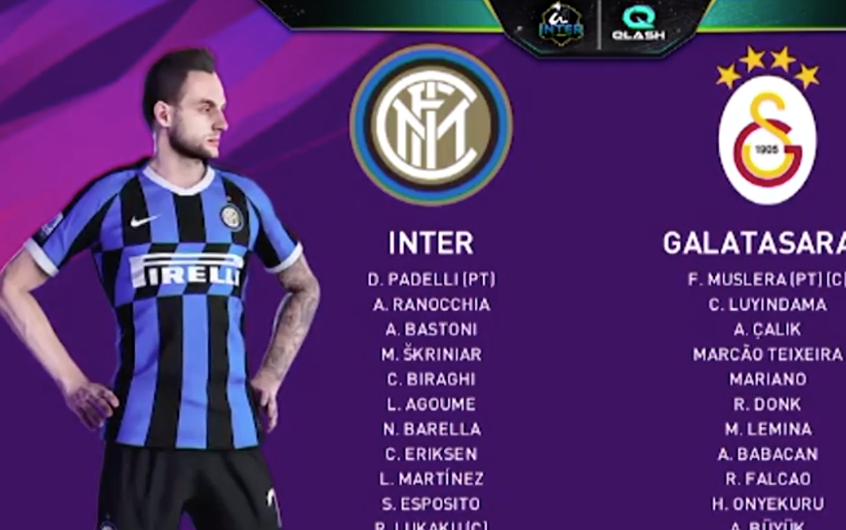Pick M. Škriniar from Inter's lineup
The width and height of the screenshot is (846, 530).
pos(431,354)
